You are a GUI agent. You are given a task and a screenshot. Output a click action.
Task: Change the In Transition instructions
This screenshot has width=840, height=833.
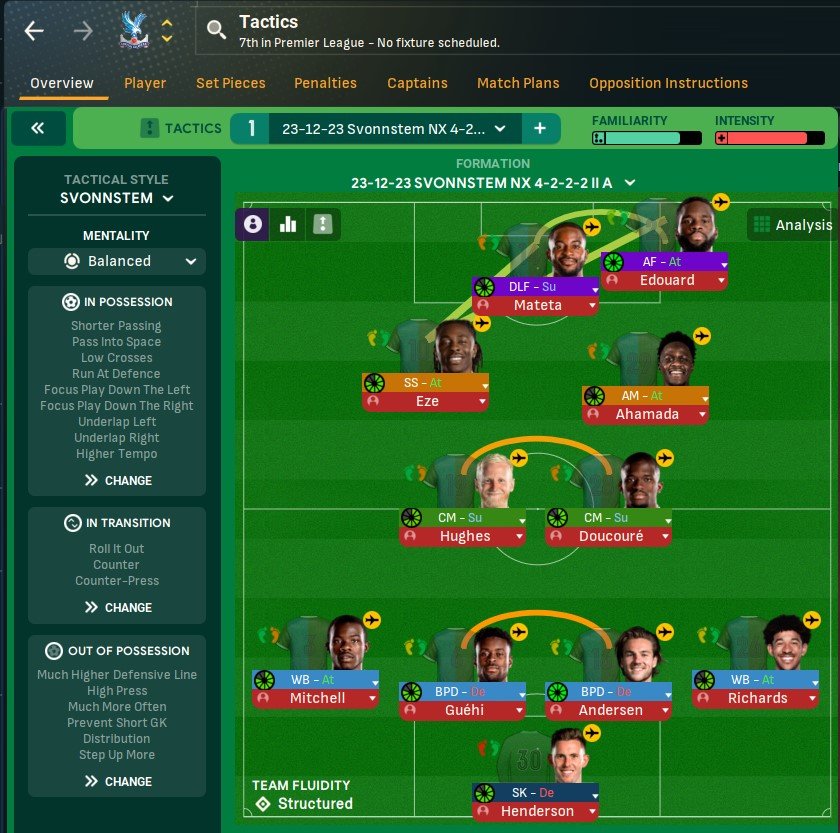(x=118, y=607)
